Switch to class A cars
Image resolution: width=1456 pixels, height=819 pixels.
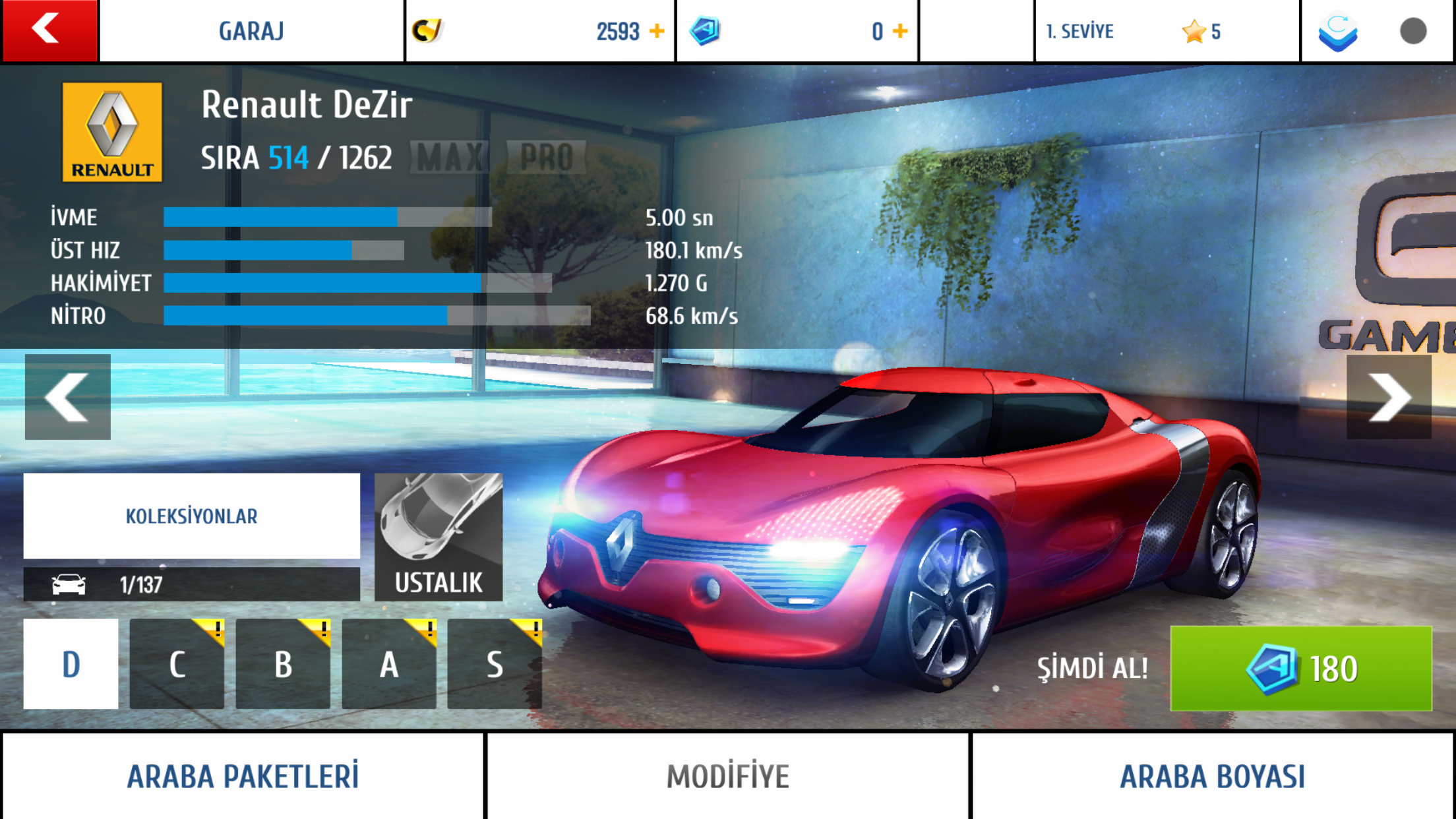389,663
